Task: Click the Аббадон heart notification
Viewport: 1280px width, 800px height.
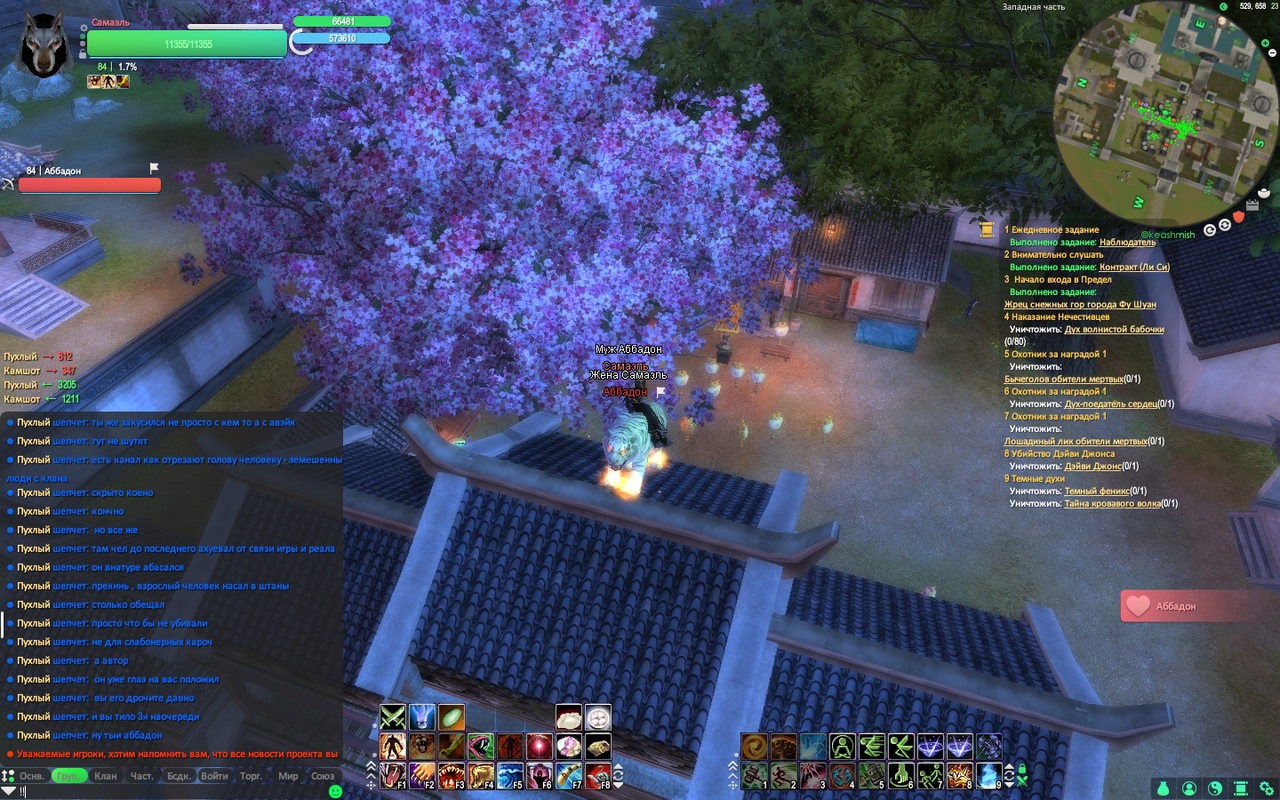Action: coord(1190,606)
